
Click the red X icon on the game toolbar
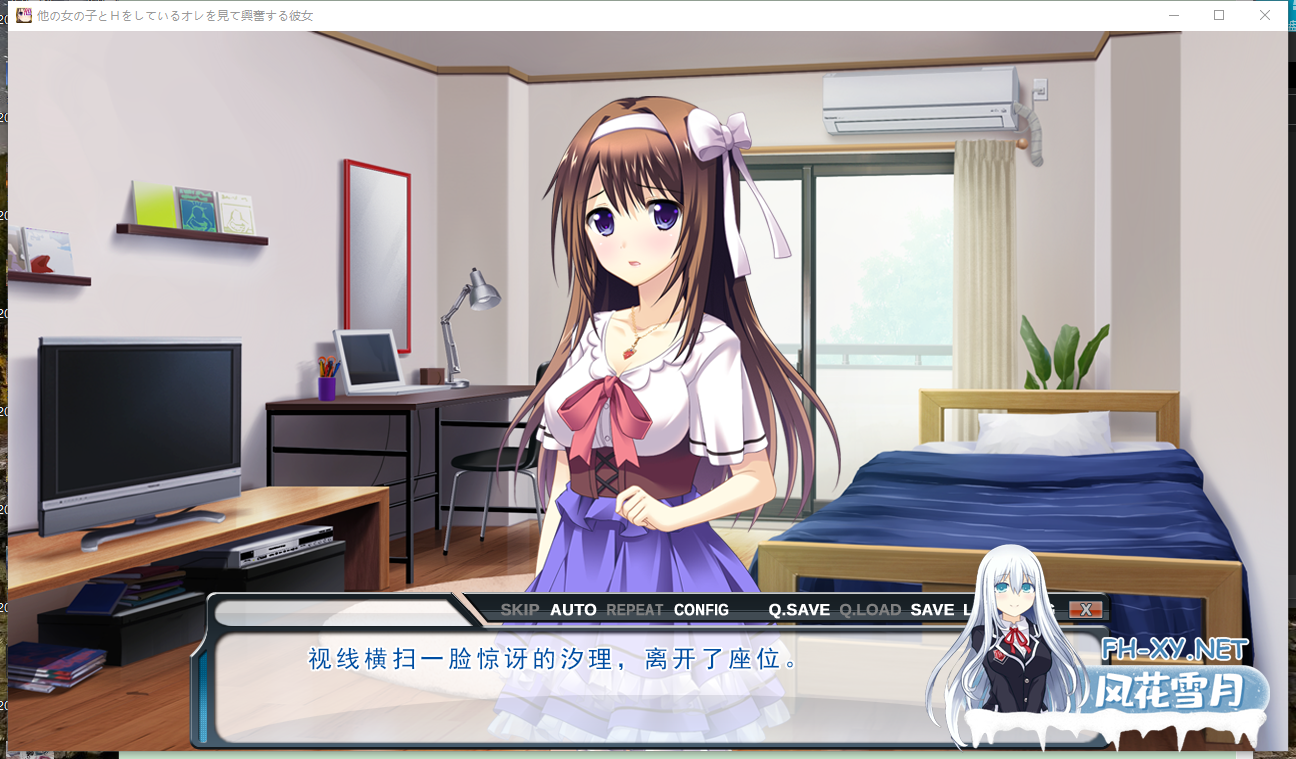(1085, 610)
